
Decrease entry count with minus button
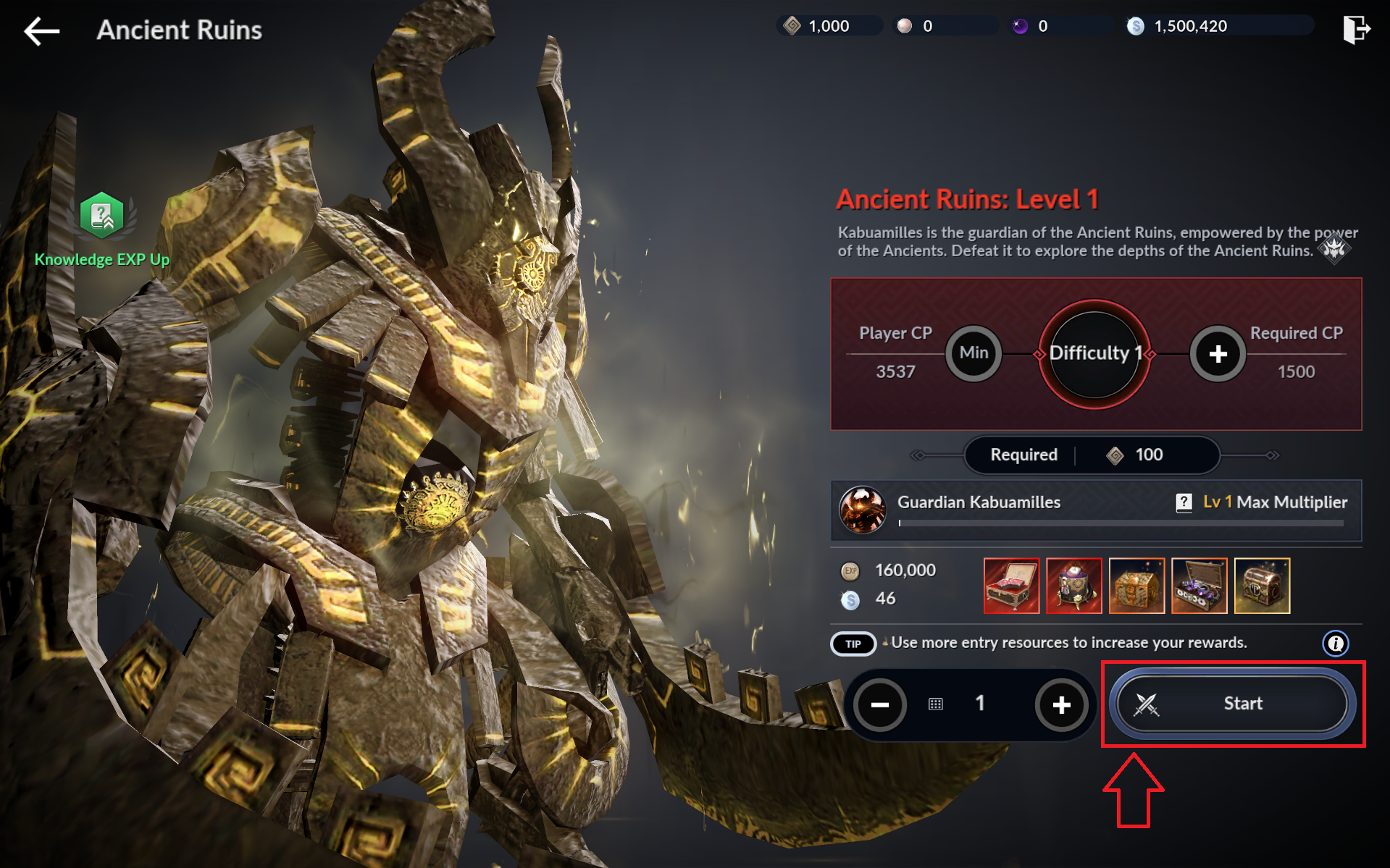[x=880, y=704]
